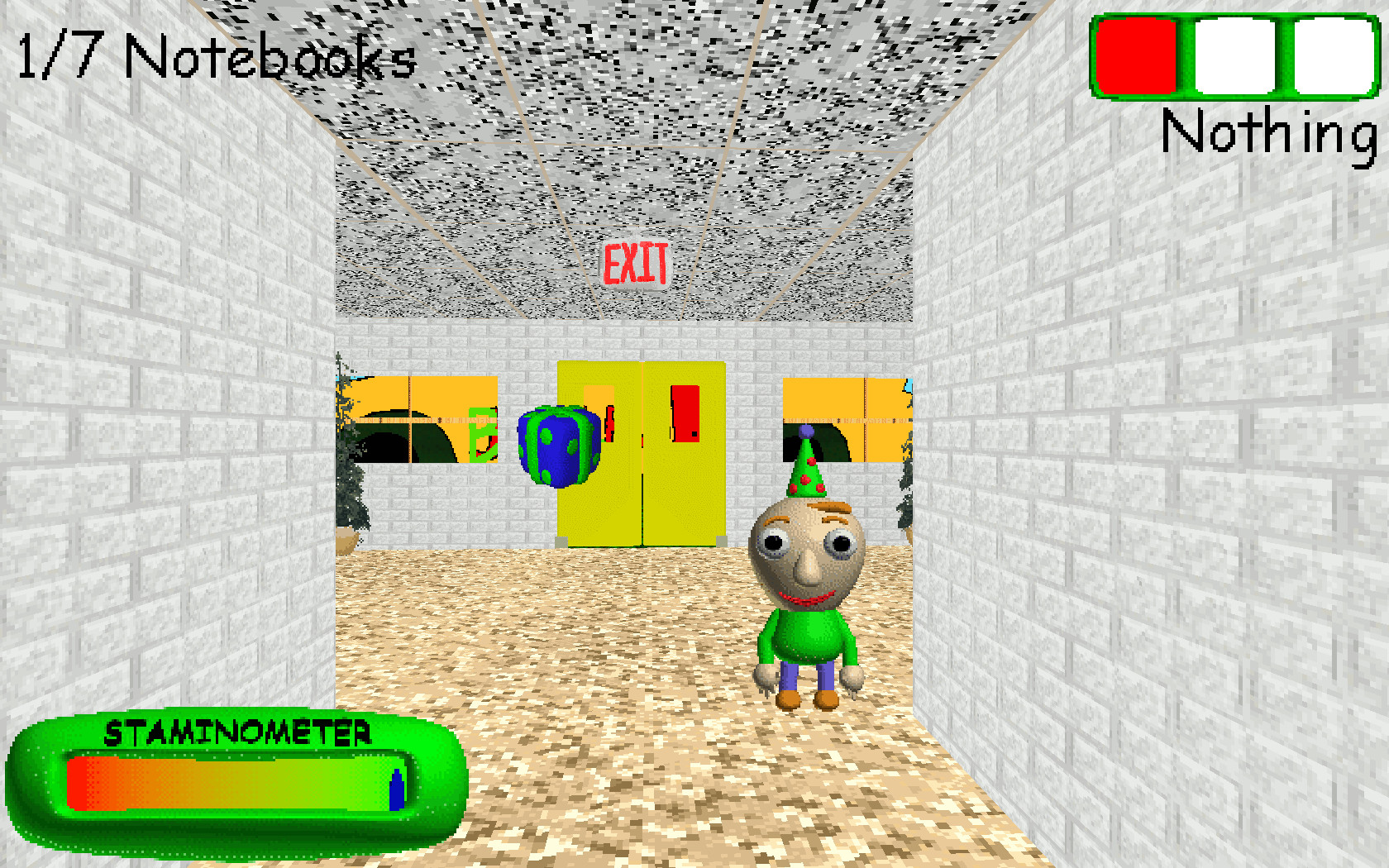Screen dimensions: 1389x868
Task: Click the Staminometer gradient bar
Action: pyautogui.click(x=231, y=785)
